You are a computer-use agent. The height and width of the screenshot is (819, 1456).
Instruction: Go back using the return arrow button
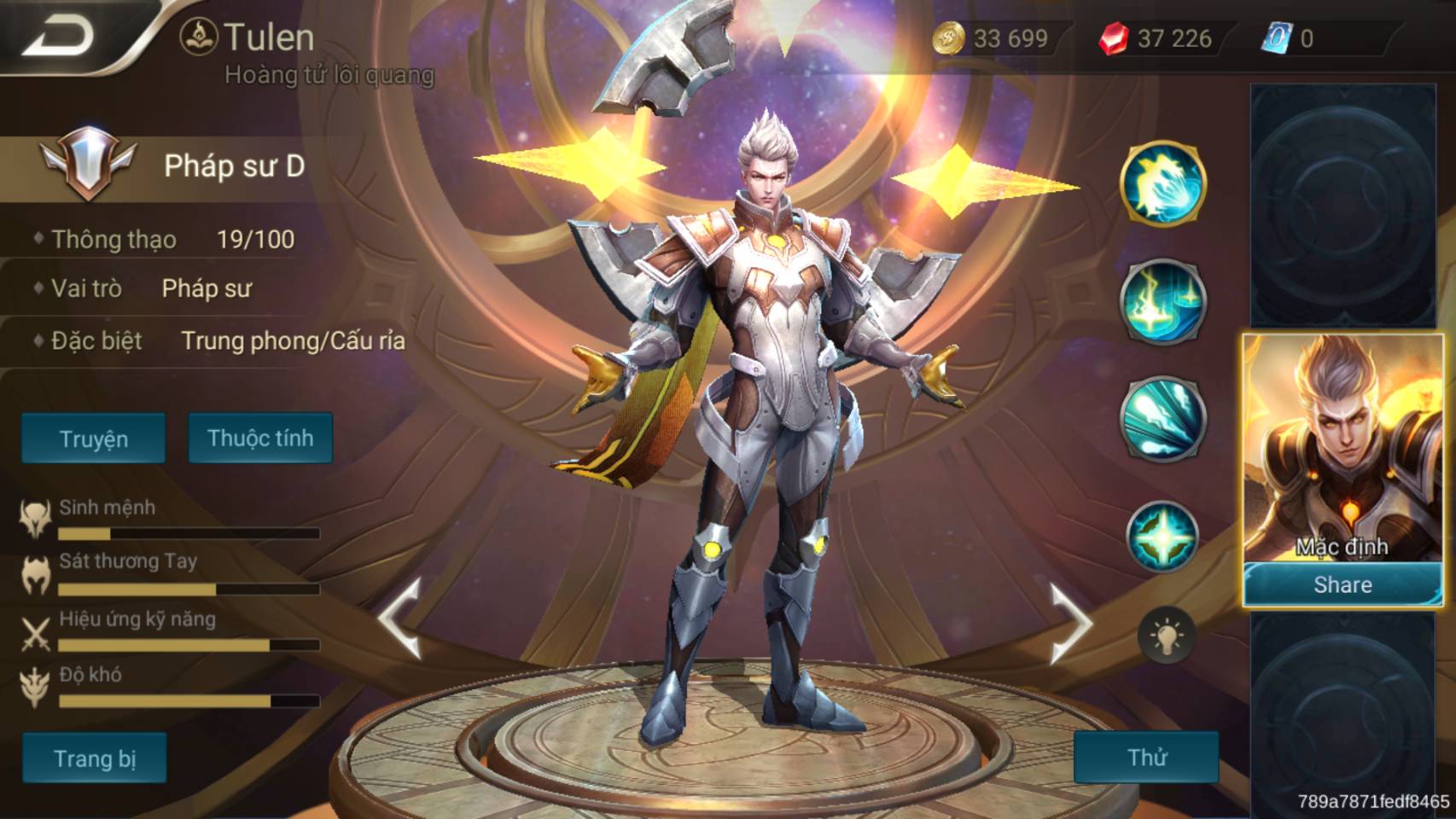[60, 36]
